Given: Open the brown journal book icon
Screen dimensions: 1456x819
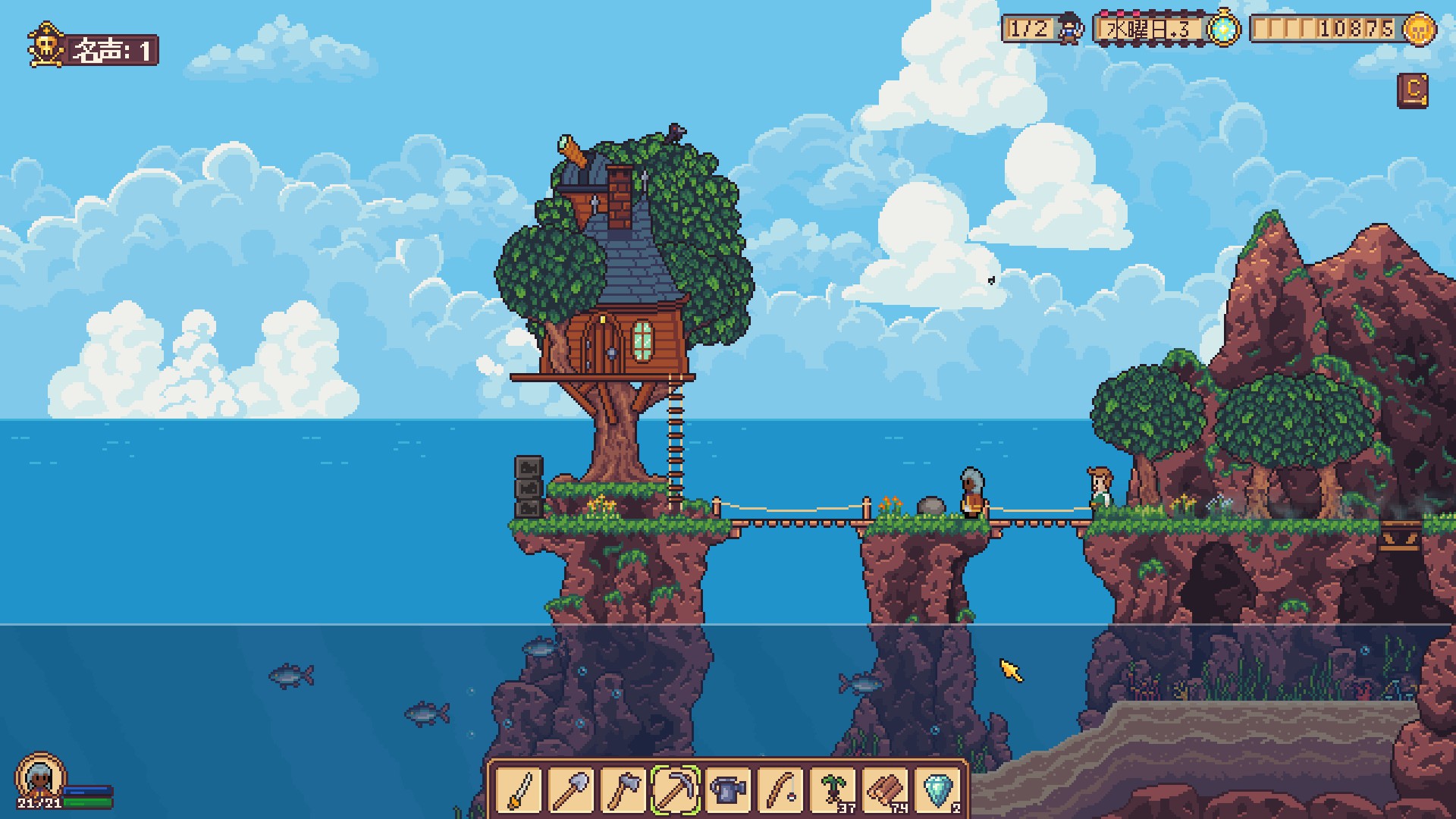Looking at the screenshot, I should click(1413, 90).
